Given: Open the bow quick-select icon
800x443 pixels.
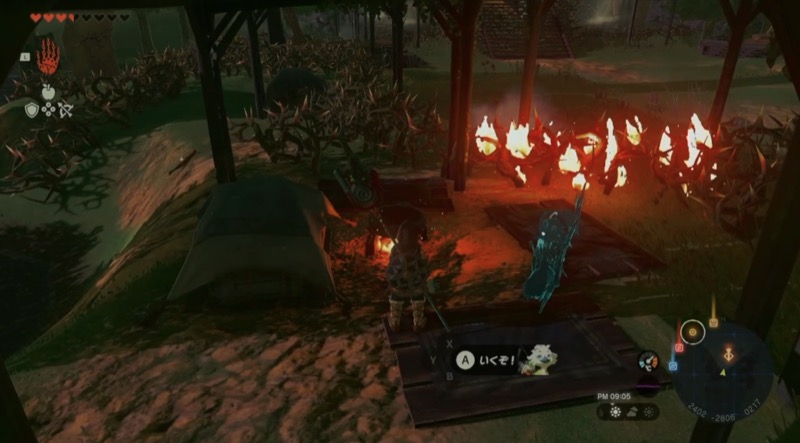Looking at the screenshot, I should (x=67, y=110).
